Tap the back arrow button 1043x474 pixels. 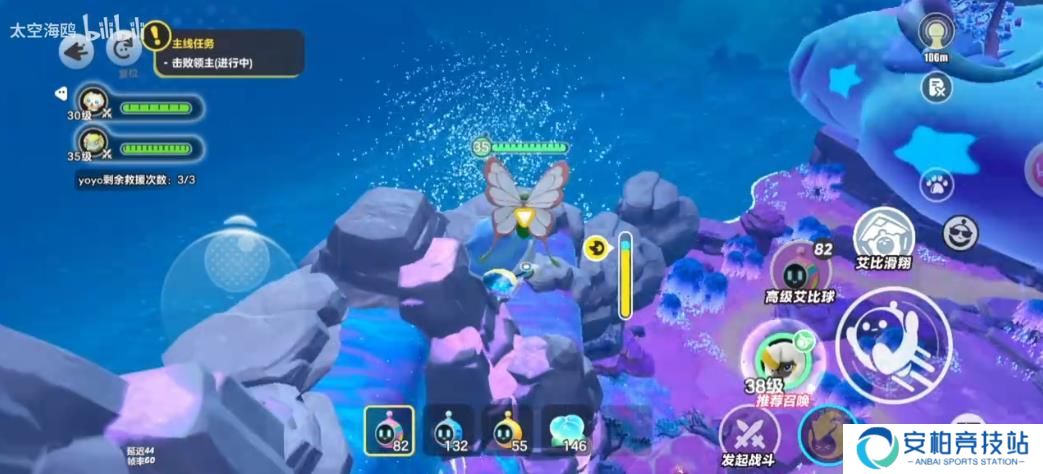(76, 50)
